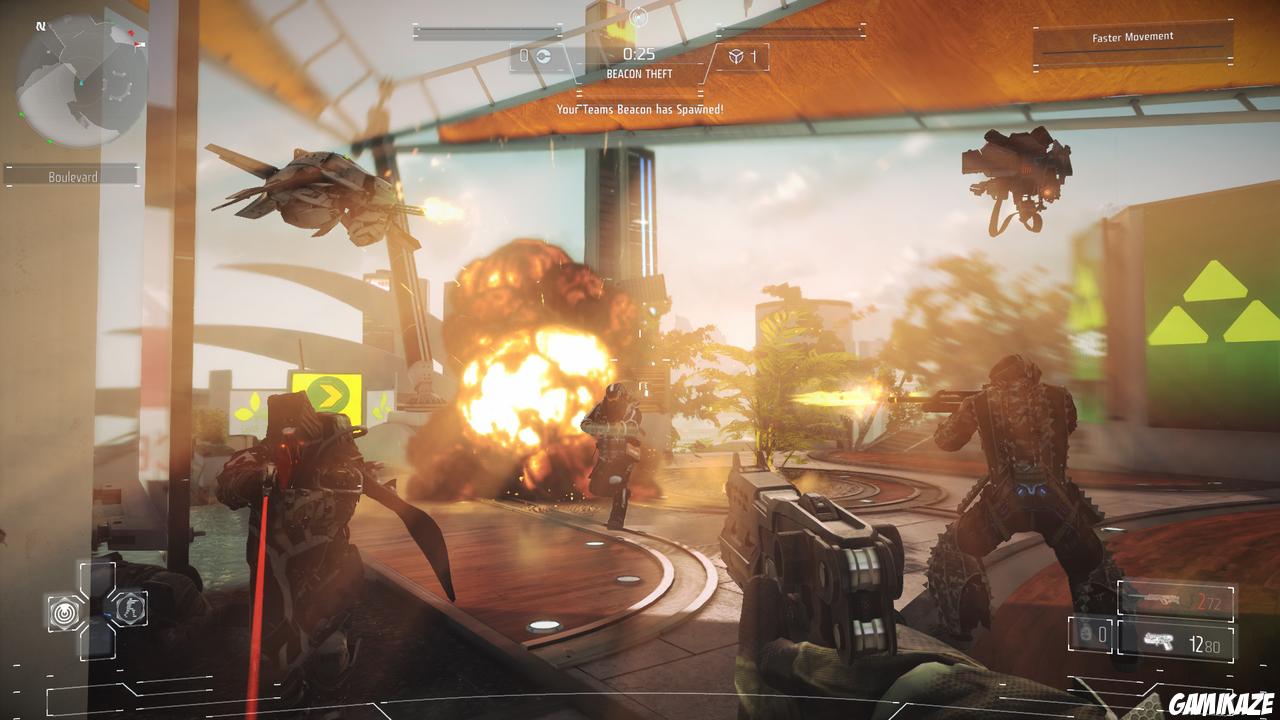Select the grenade counter icon
Viewport: 1280px width, 720px height.
(1084, 635)
